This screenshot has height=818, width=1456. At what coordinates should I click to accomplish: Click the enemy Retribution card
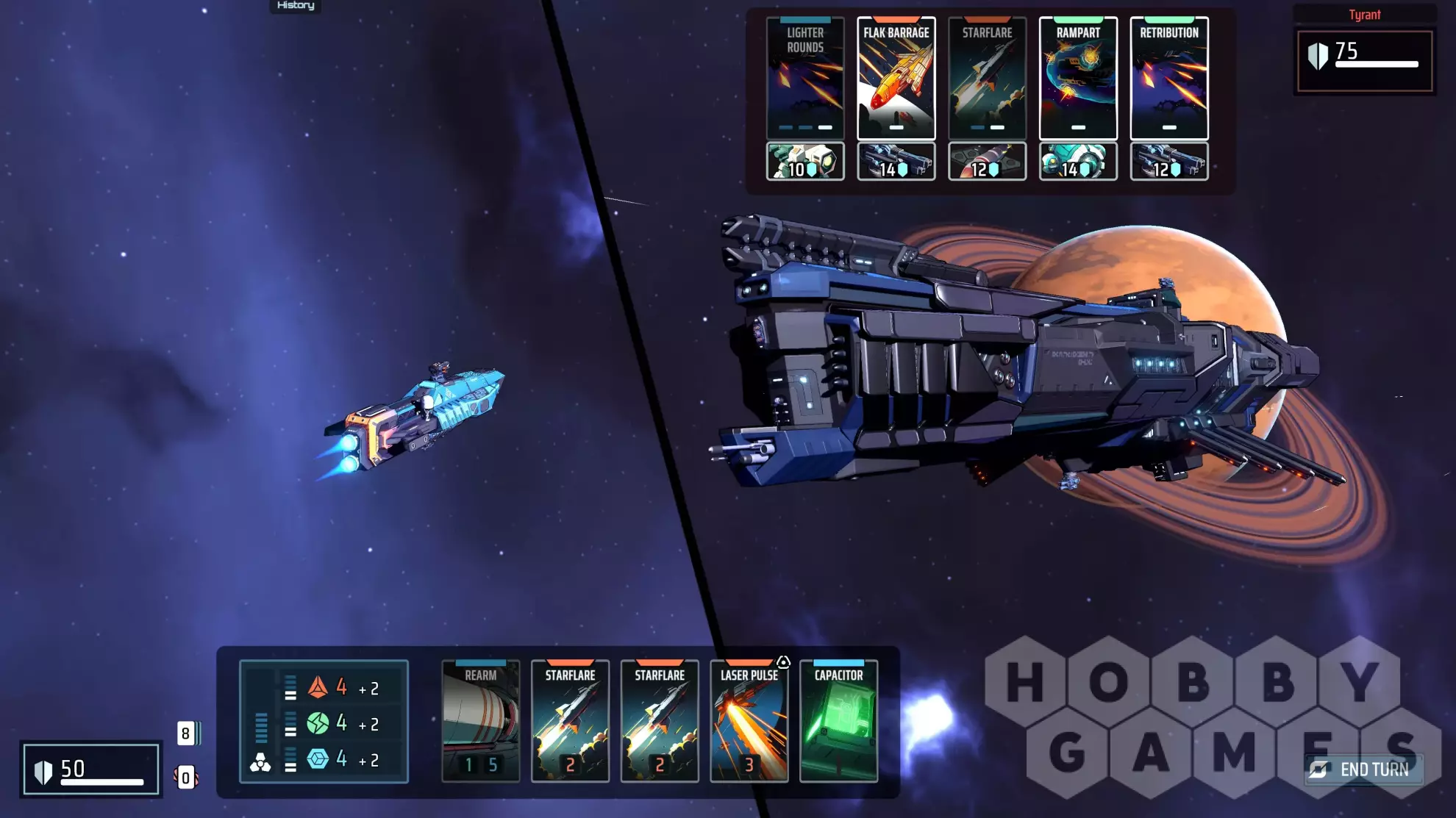(x=1169, y=78)
